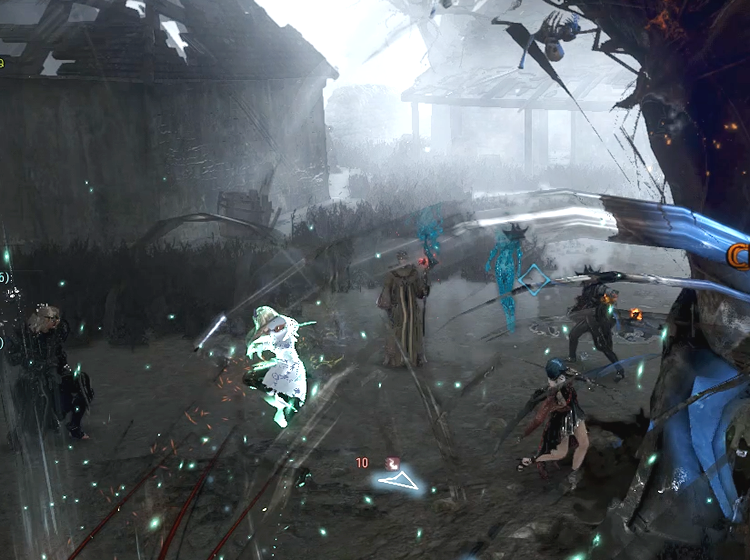Viewport: 750px width, 560px height.
Task: Click the diamond waypoint marker
Action: click(x=536, y=280)
